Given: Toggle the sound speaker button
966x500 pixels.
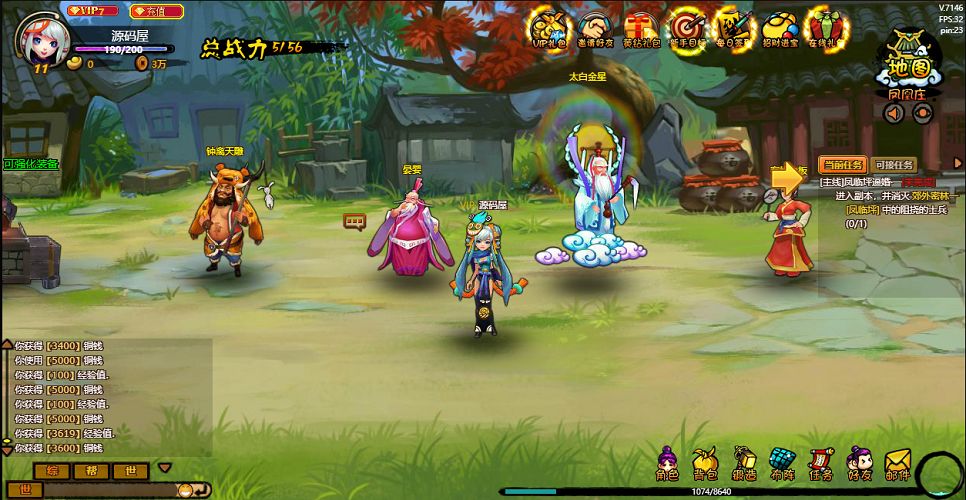Looking at the screenshot, I should [894, 113].
